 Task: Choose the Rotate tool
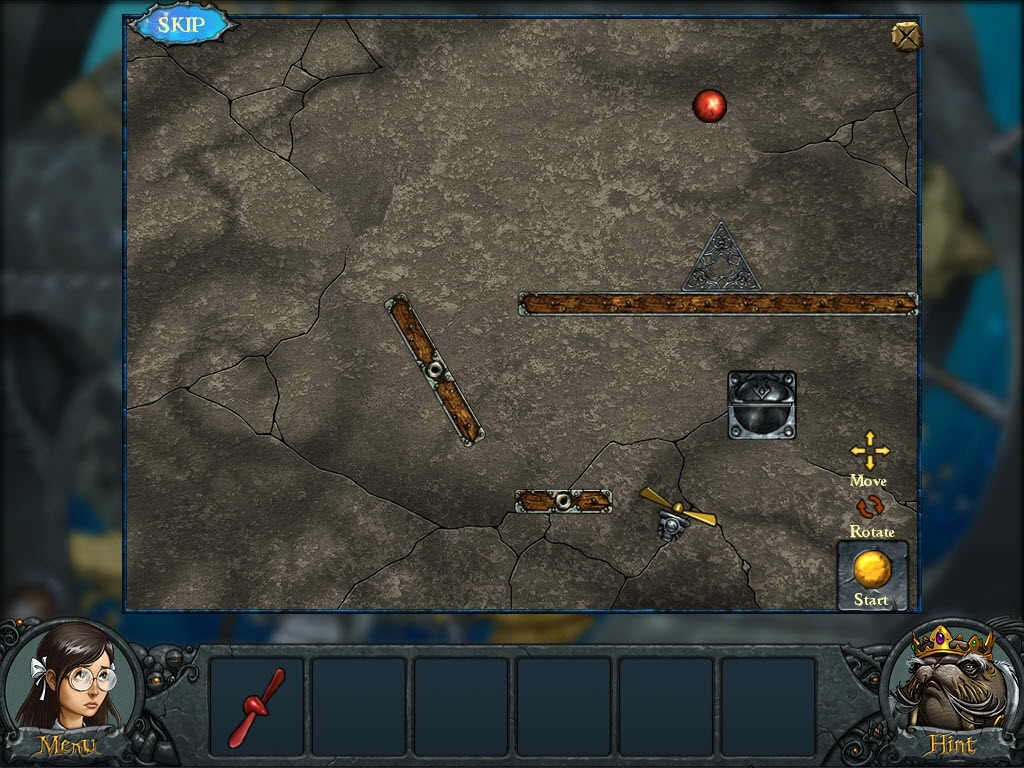coord(870,508)
